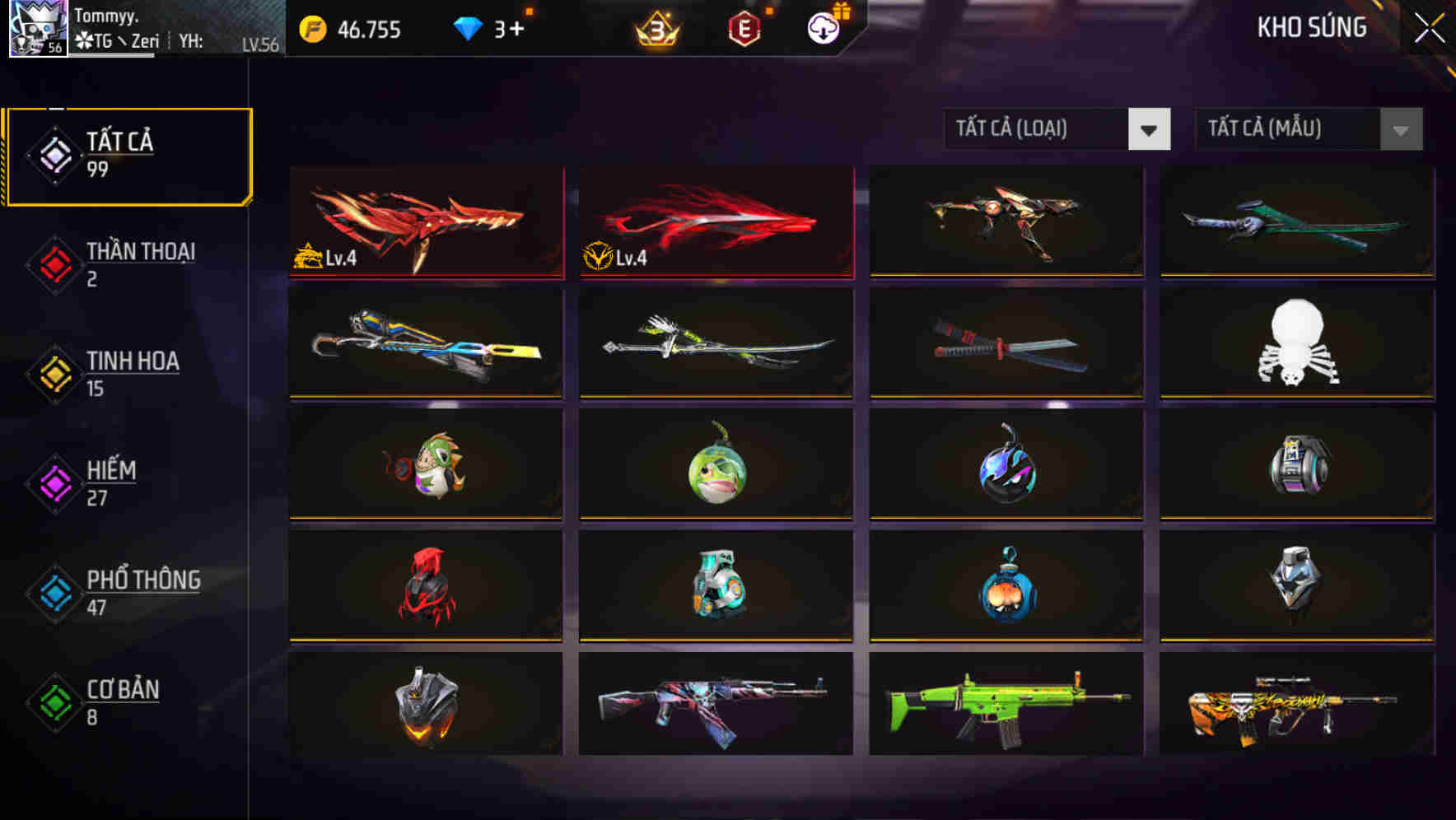Select the red Lv.4 dragon weapon skin

coord(425,222)
